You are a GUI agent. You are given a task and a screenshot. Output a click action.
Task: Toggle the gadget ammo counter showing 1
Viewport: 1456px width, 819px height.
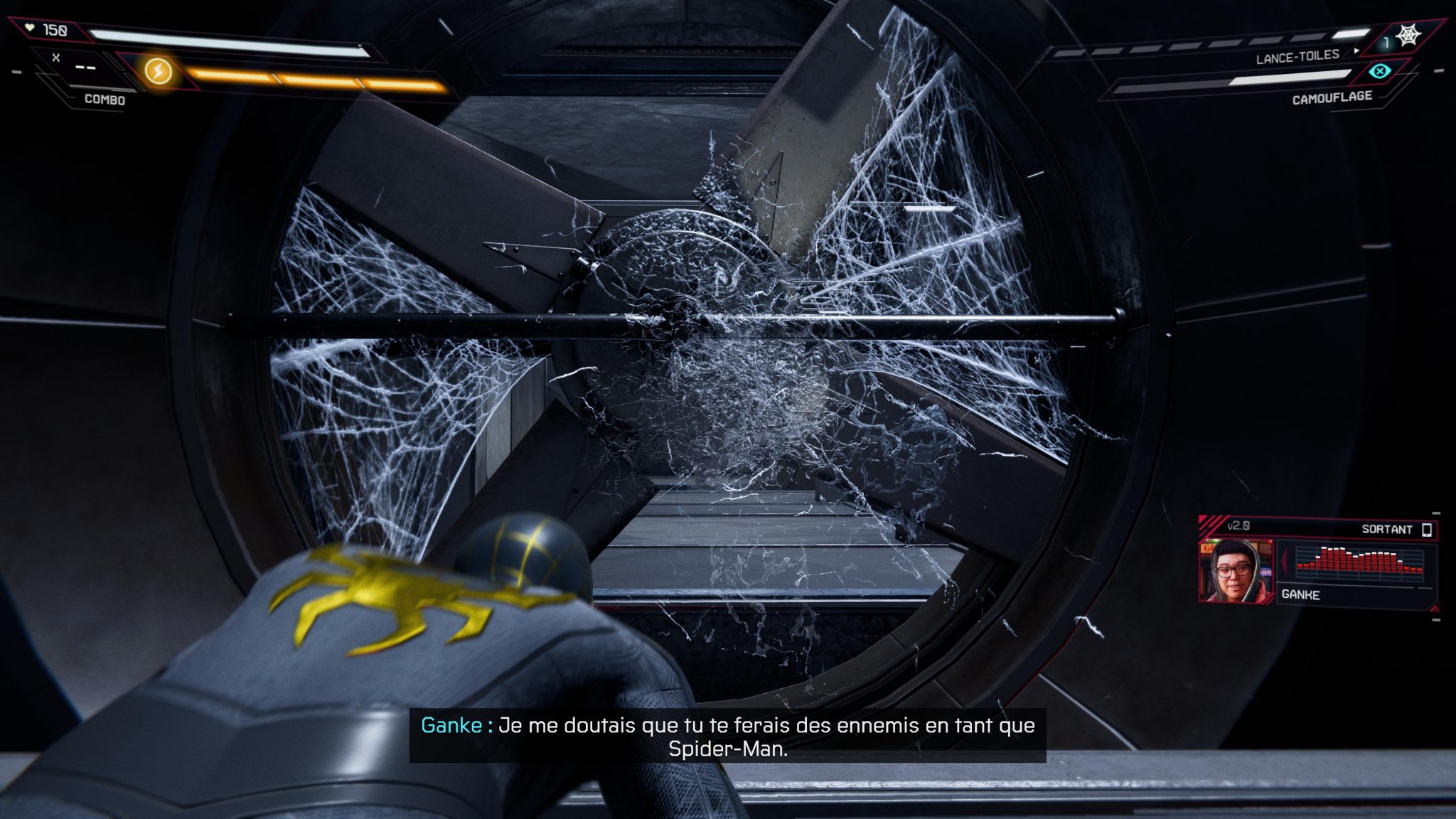click(1387, 43)
